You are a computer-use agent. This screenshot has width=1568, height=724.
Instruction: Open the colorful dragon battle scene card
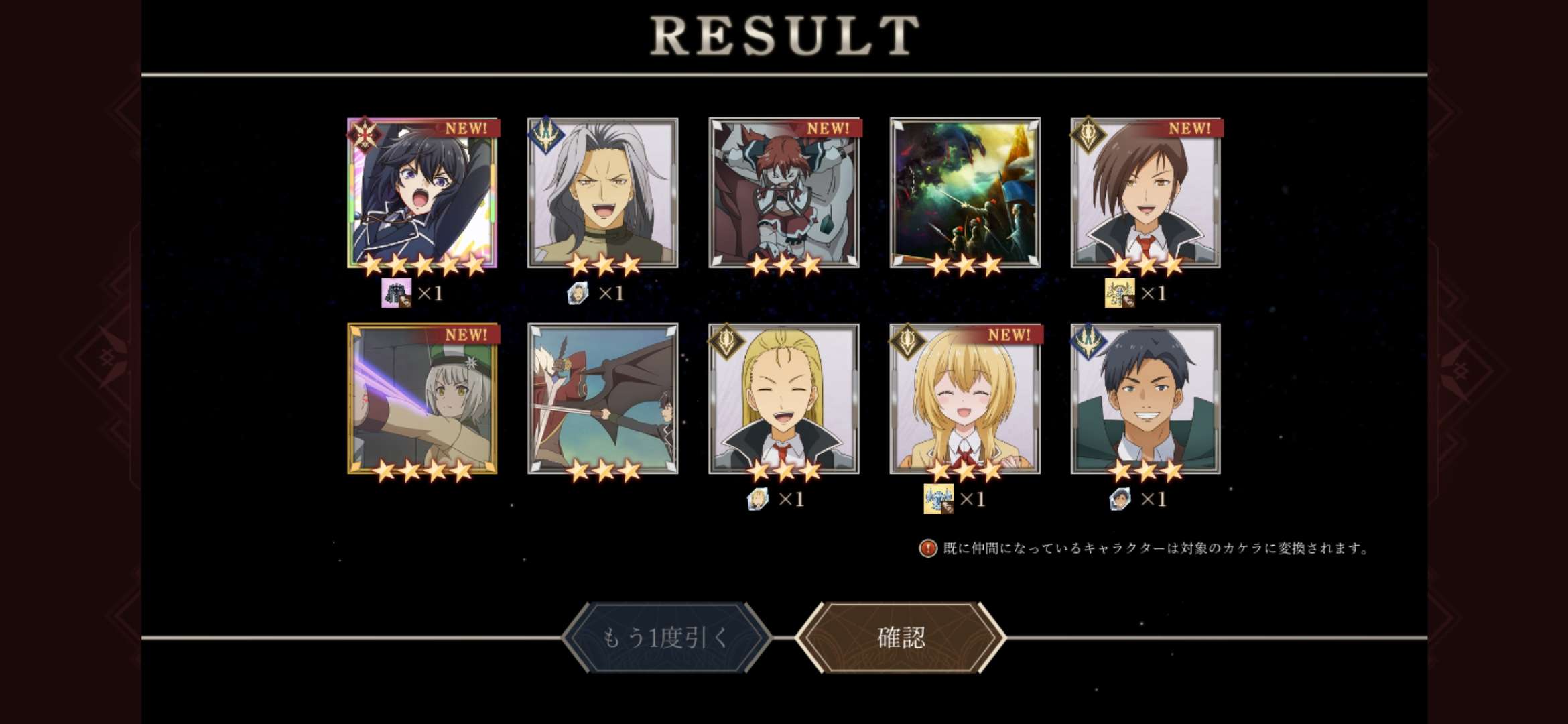pyautogui.click(x=965, y=193)
